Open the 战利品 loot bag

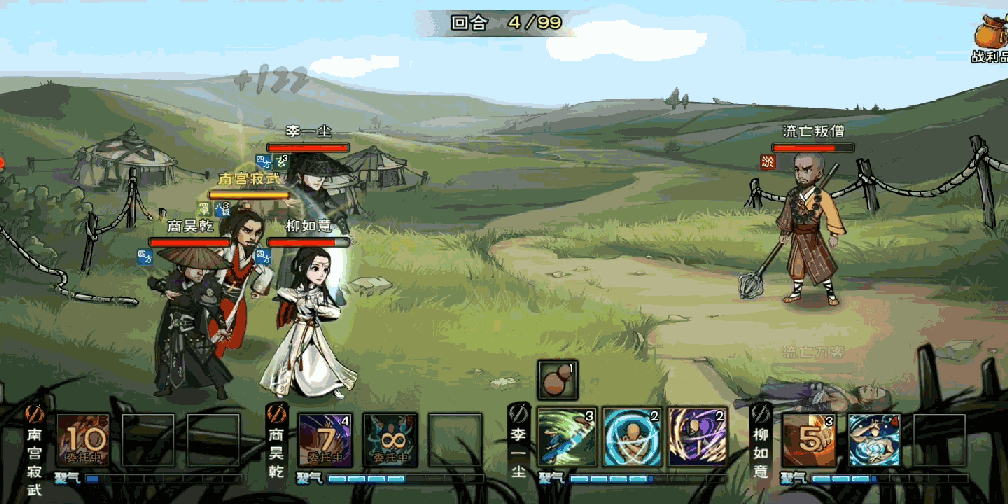[990, 40]
